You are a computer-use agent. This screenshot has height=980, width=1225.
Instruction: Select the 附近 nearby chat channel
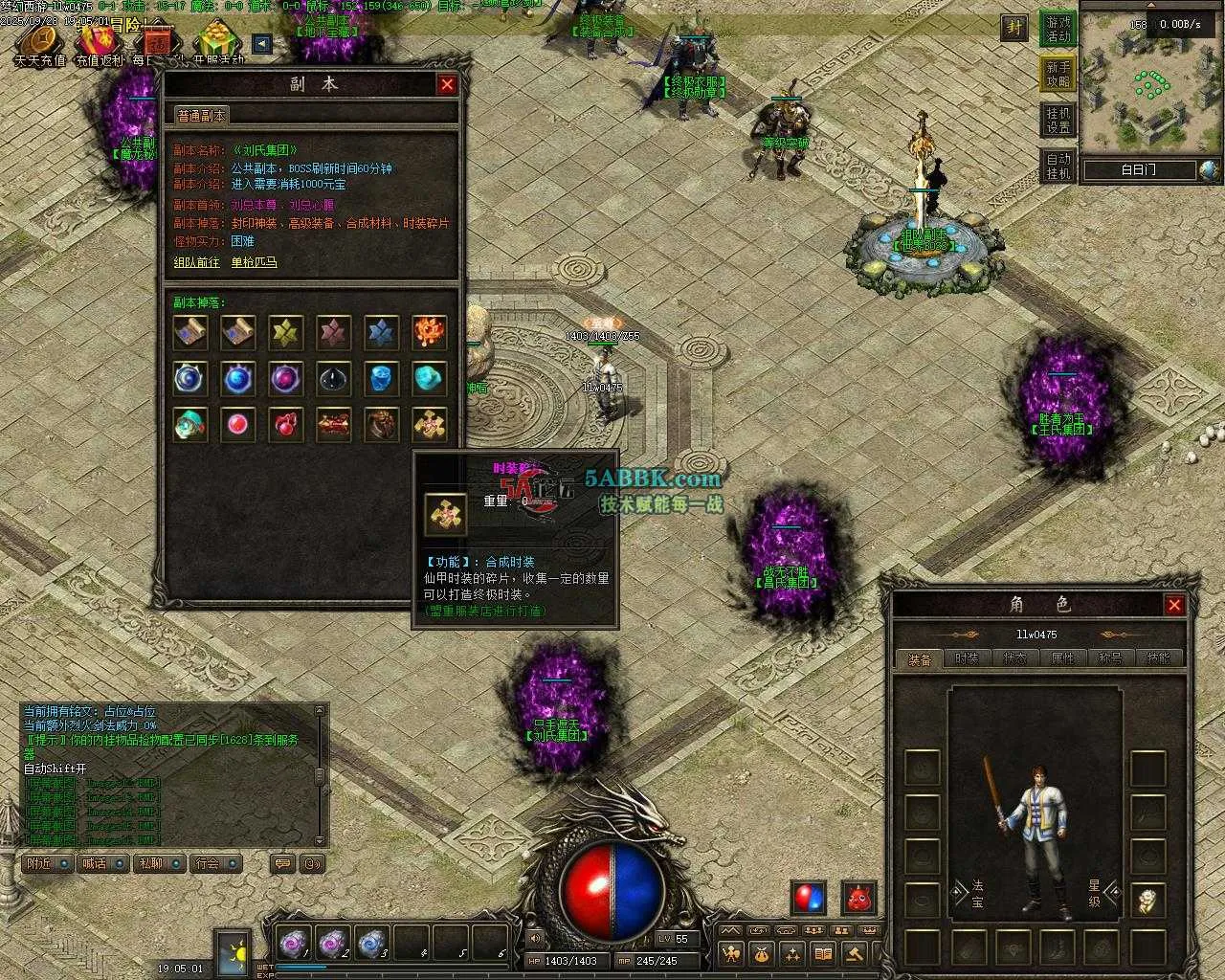(x=47, y=863)
